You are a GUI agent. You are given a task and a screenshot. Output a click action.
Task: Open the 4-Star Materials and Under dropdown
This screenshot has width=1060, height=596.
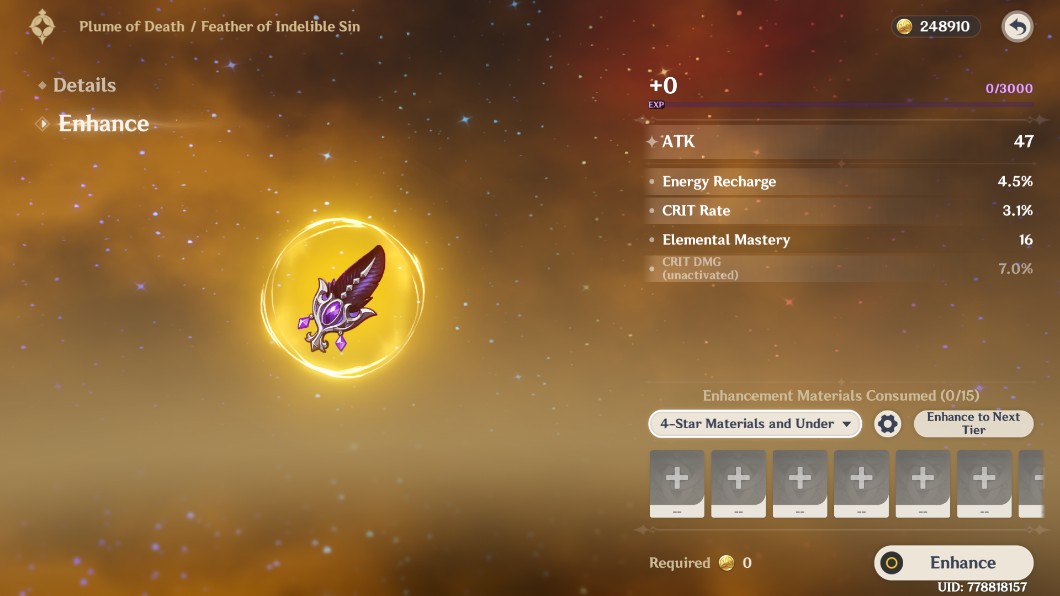[755, 424]
